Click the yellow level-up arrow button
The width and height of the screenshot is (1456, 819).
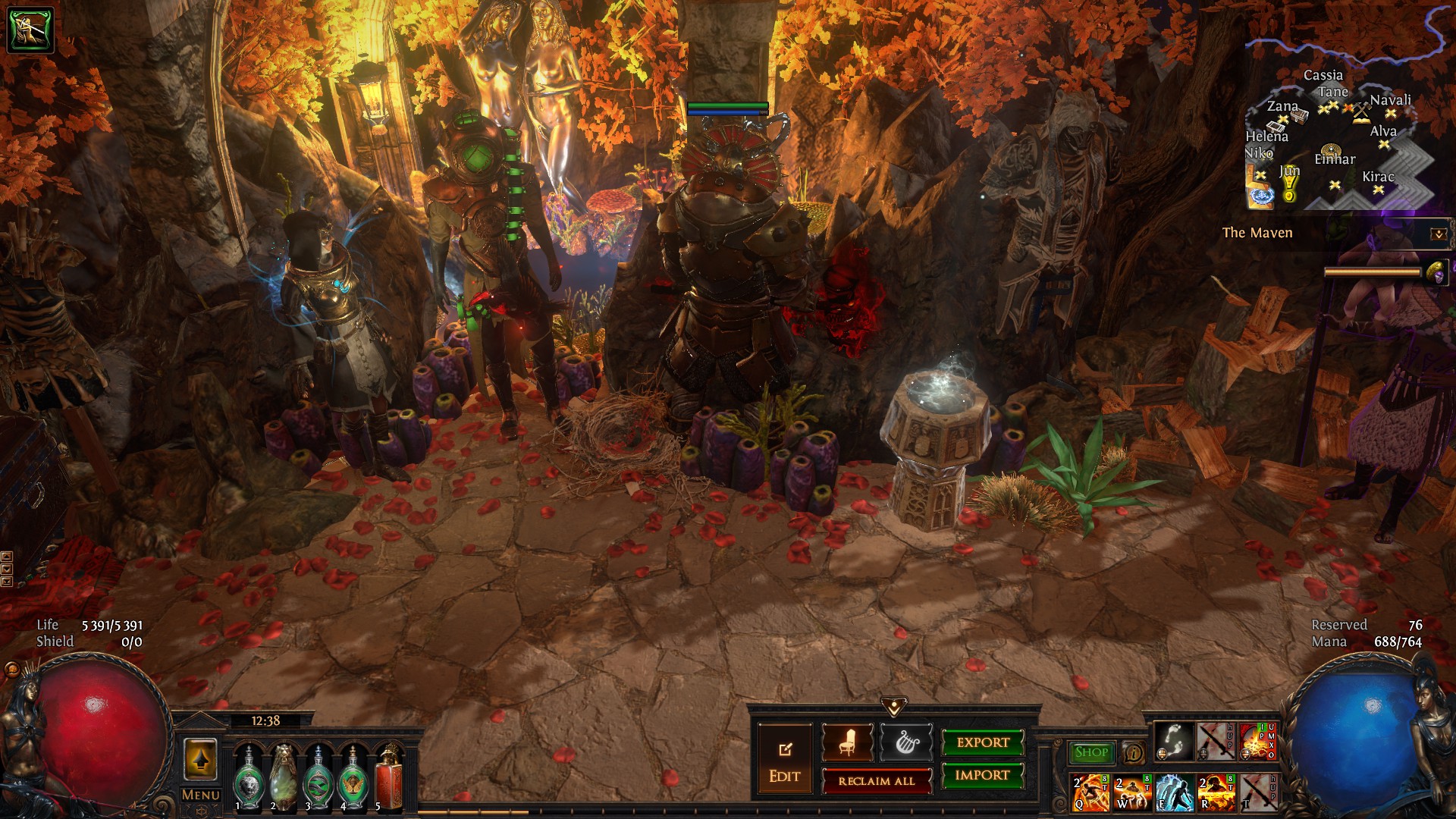tap(200, 759)
